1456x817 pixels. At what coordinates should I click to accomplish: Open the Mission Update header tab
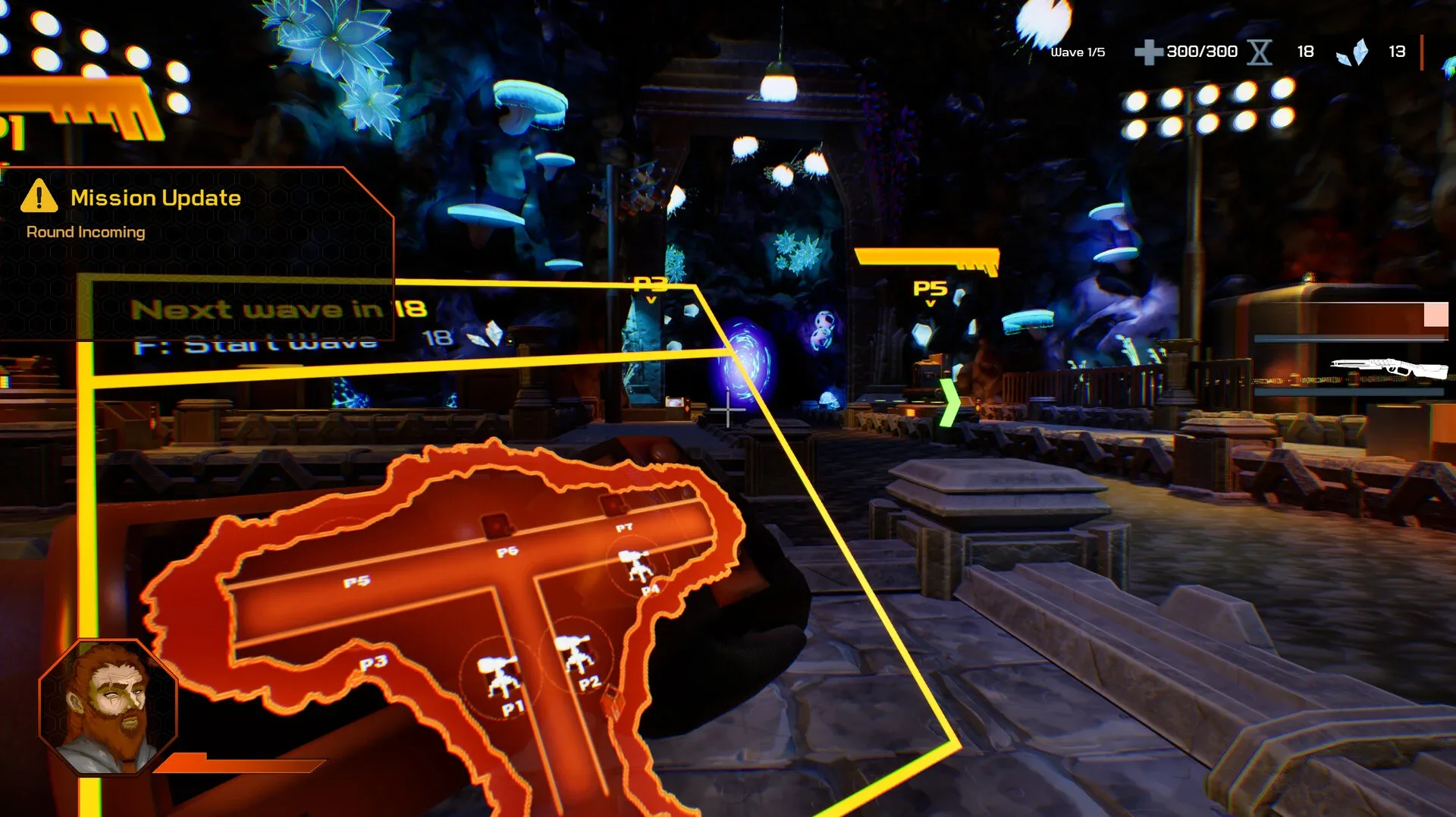coord(155,198)
